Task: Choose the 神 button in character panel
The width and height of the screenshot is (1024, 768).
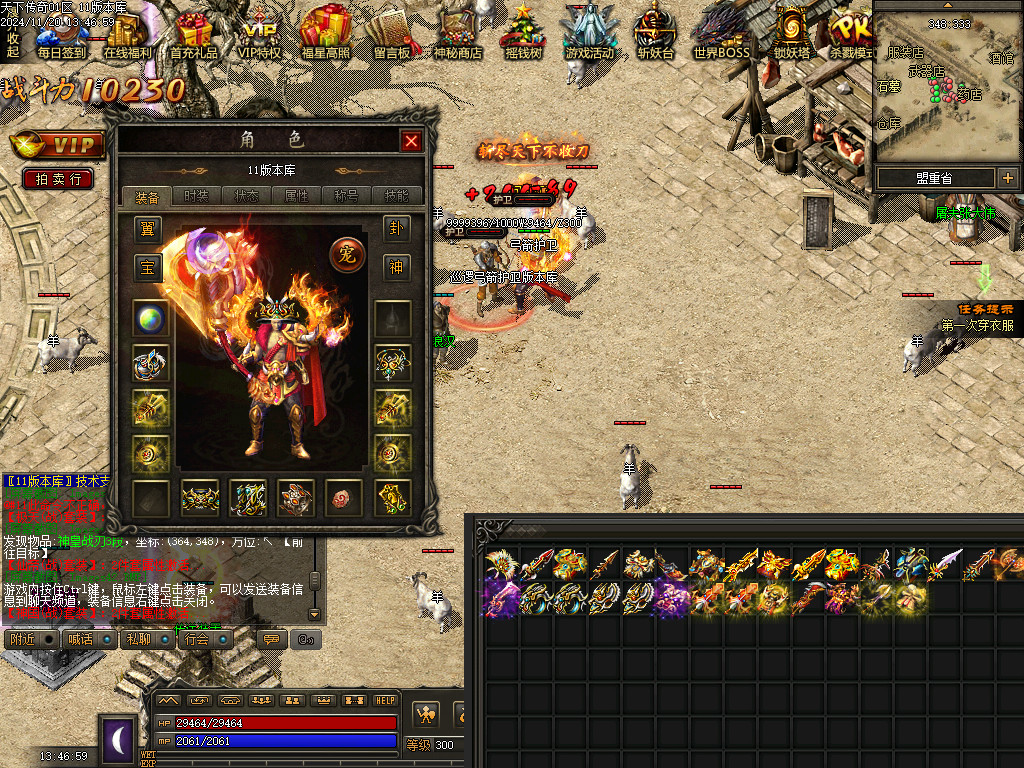Action: click(397, 267)
